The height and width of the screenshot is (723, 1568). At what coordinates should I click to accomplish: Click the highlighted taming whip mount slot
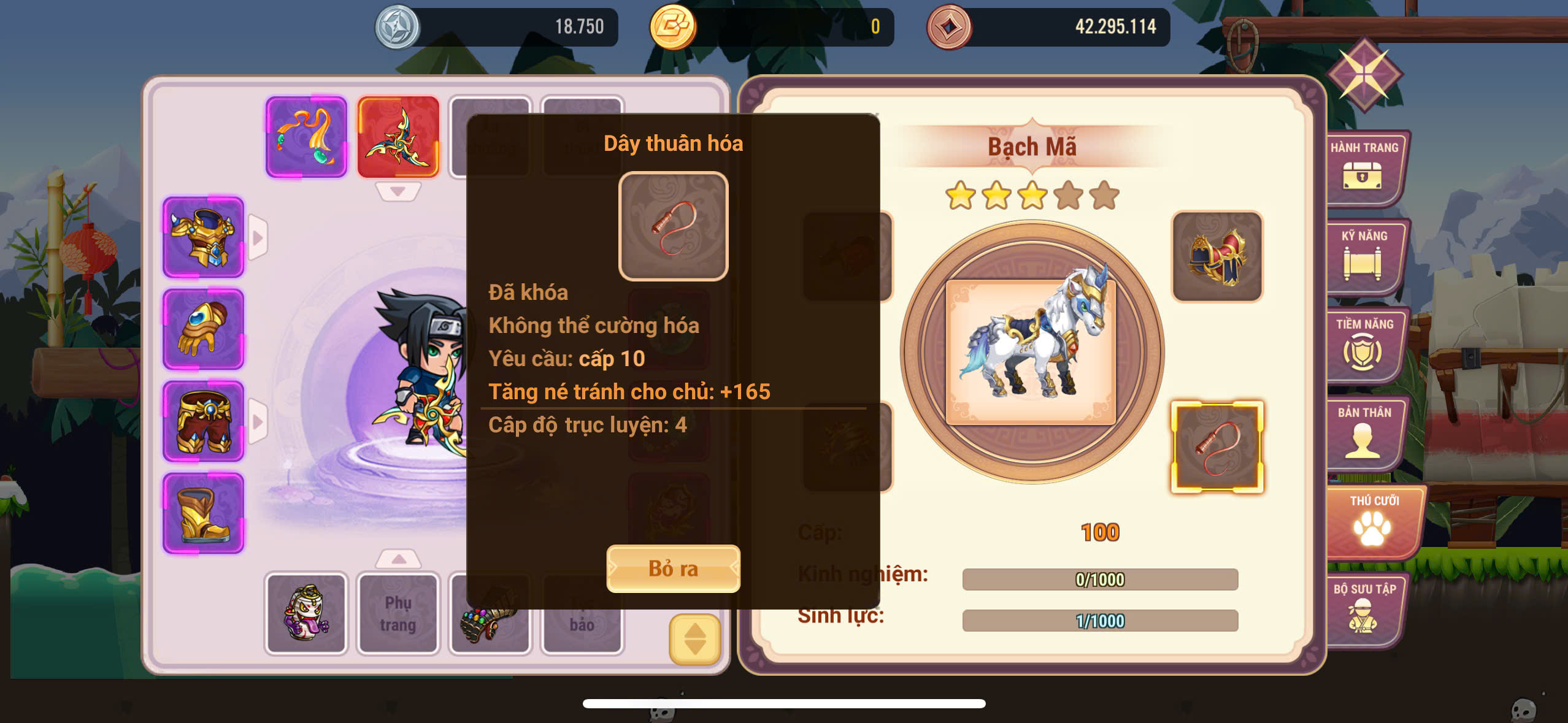click(1217, 447)
